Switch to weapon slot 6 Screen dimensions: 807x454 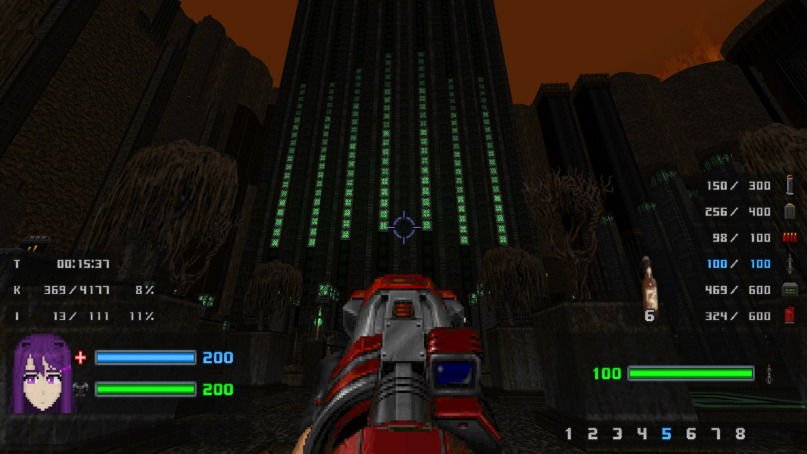(x=691, y=434)
